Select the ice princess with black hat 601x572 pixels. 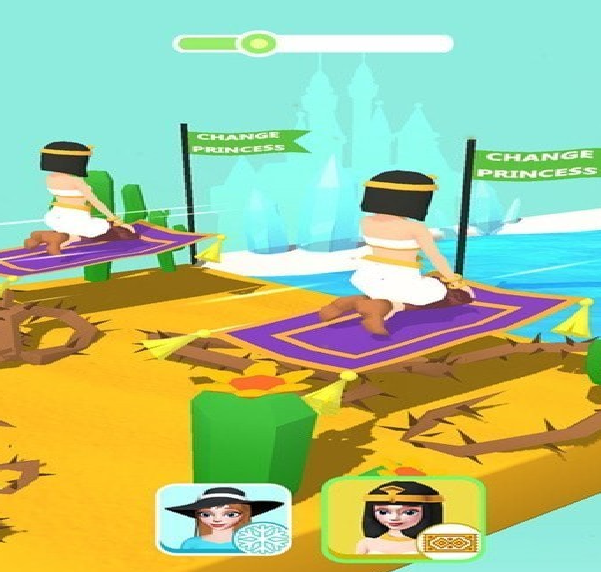pos(223,520)
